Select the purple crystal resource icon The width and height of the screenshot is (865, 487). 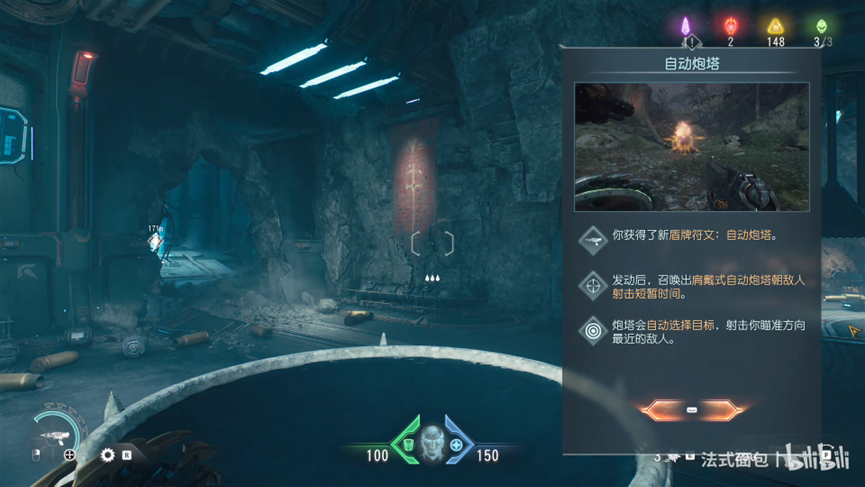687,27
